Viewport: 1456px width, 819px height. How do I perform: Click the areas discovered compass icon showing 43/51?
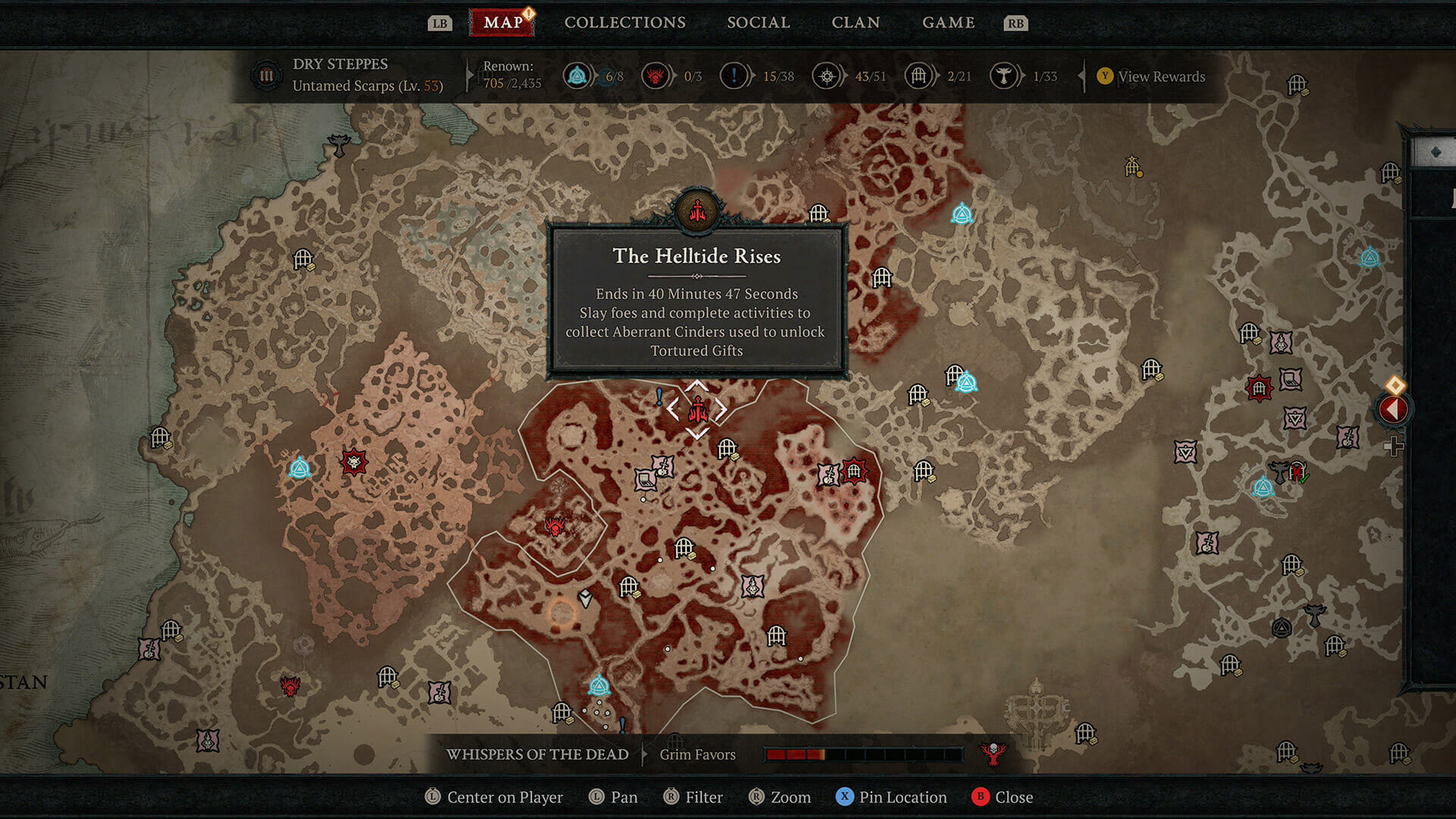point(827,76)
